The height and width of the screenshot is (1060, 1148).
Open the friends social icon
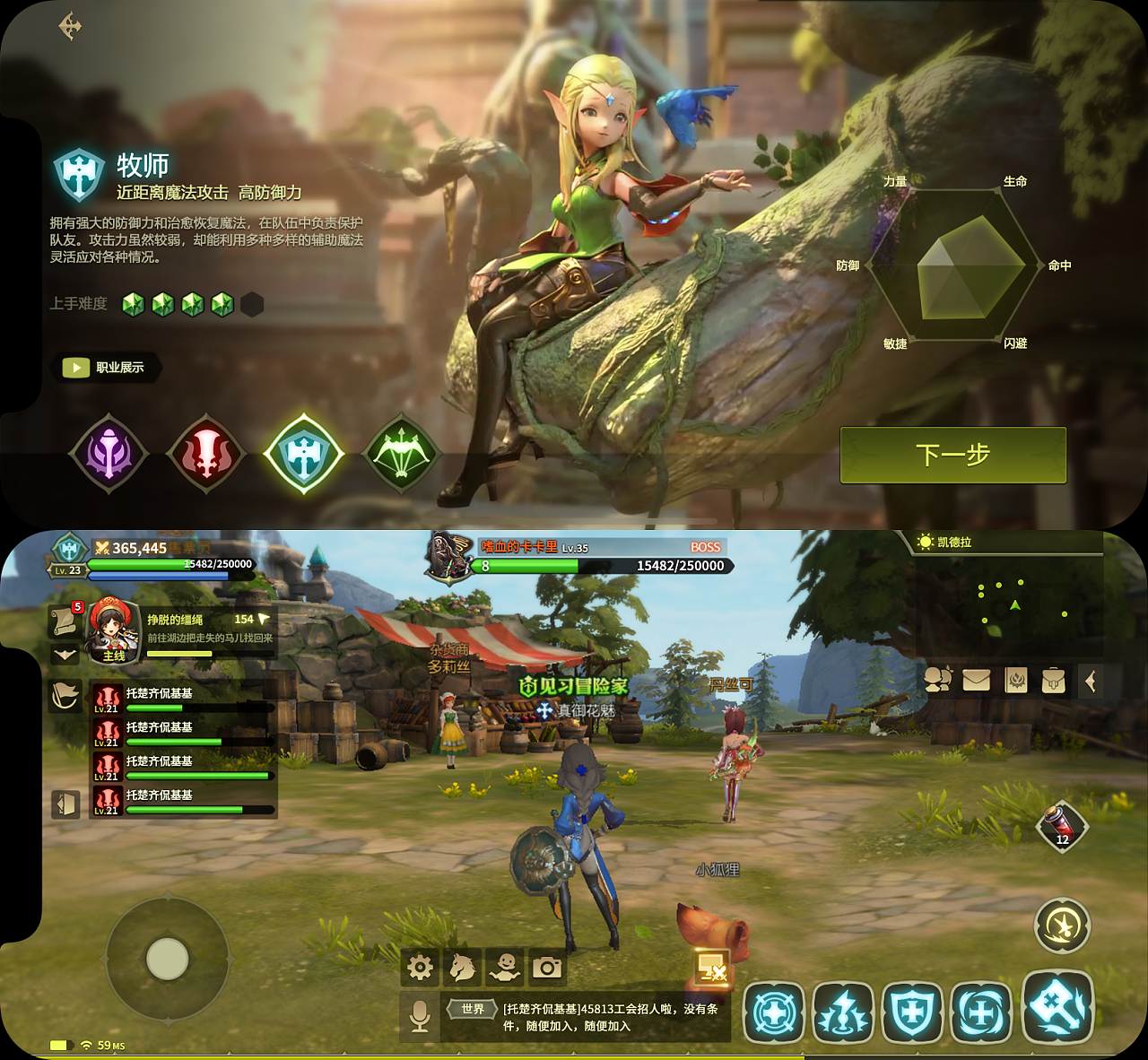pos(938,681)
